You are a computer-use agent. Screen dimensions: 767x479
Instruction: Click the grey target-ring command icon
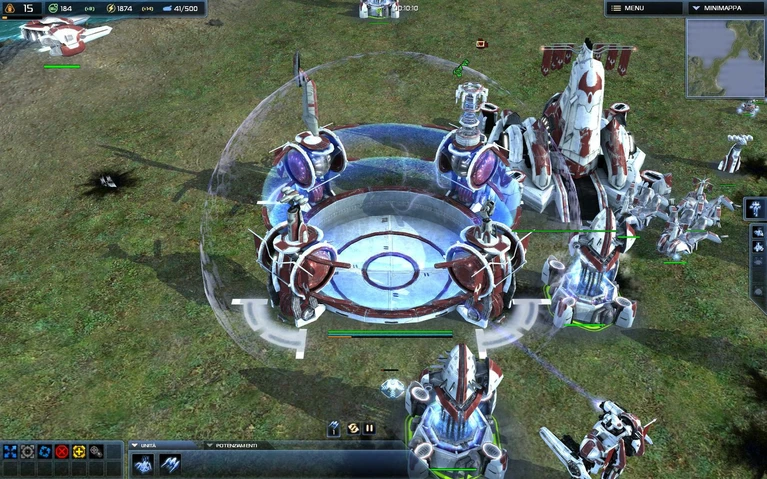pyautogui.click(x=27, y=452)
